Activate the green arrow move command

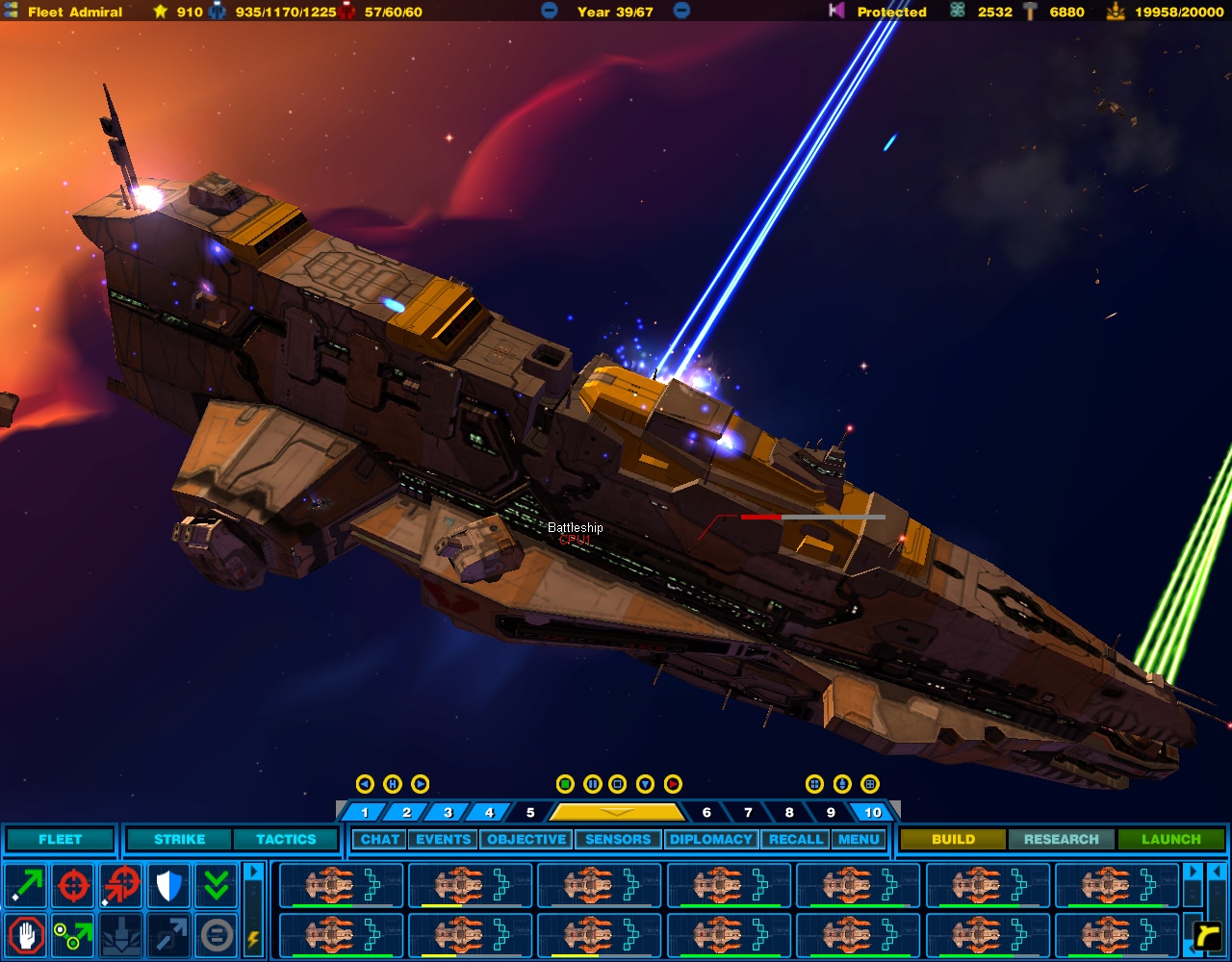click(x=26, y=885)
